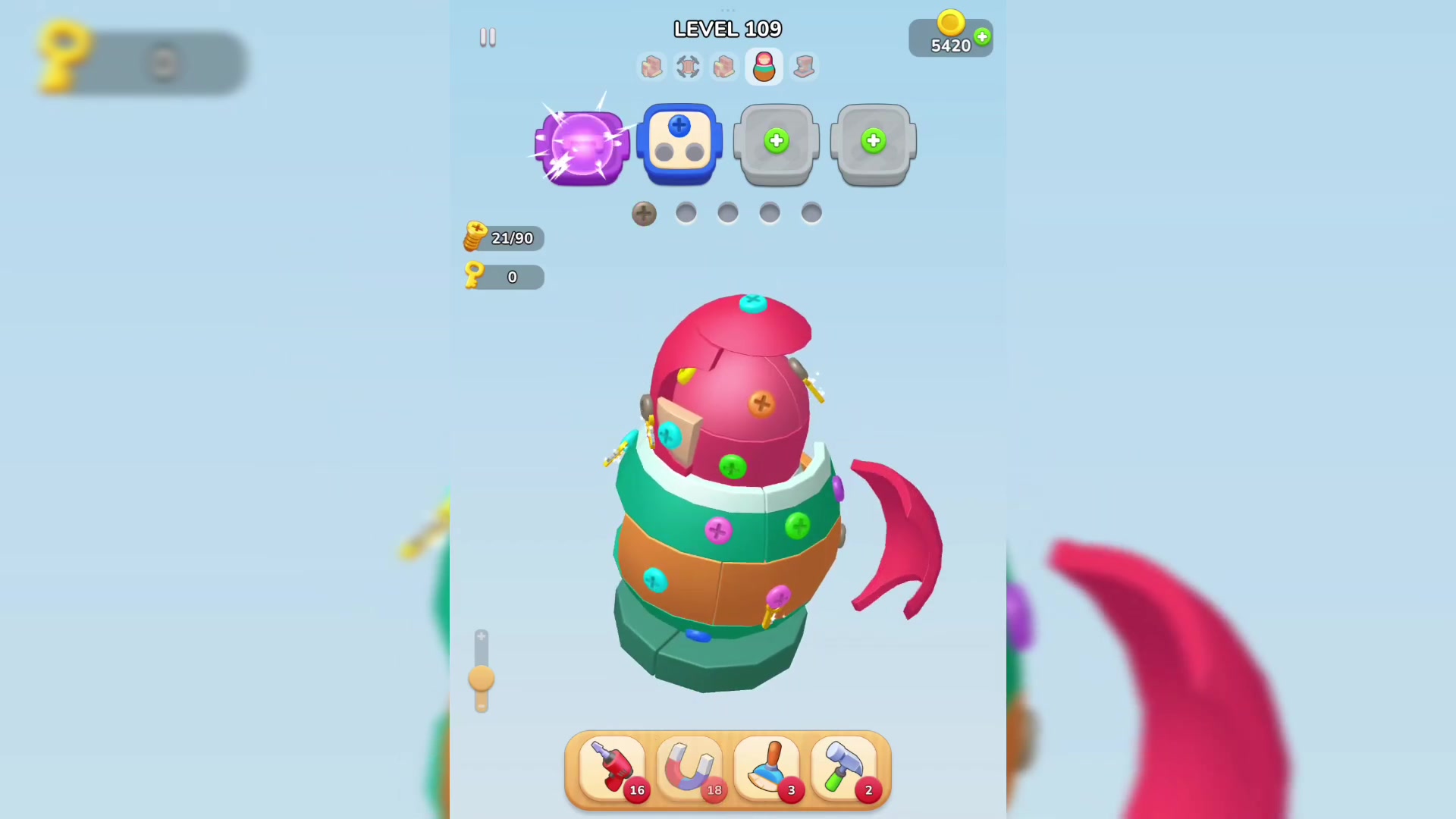The height and width of the screenshot is (819, 1456).
Task: Tap the orange screw on the doll
Action: (x=762, y=403)
